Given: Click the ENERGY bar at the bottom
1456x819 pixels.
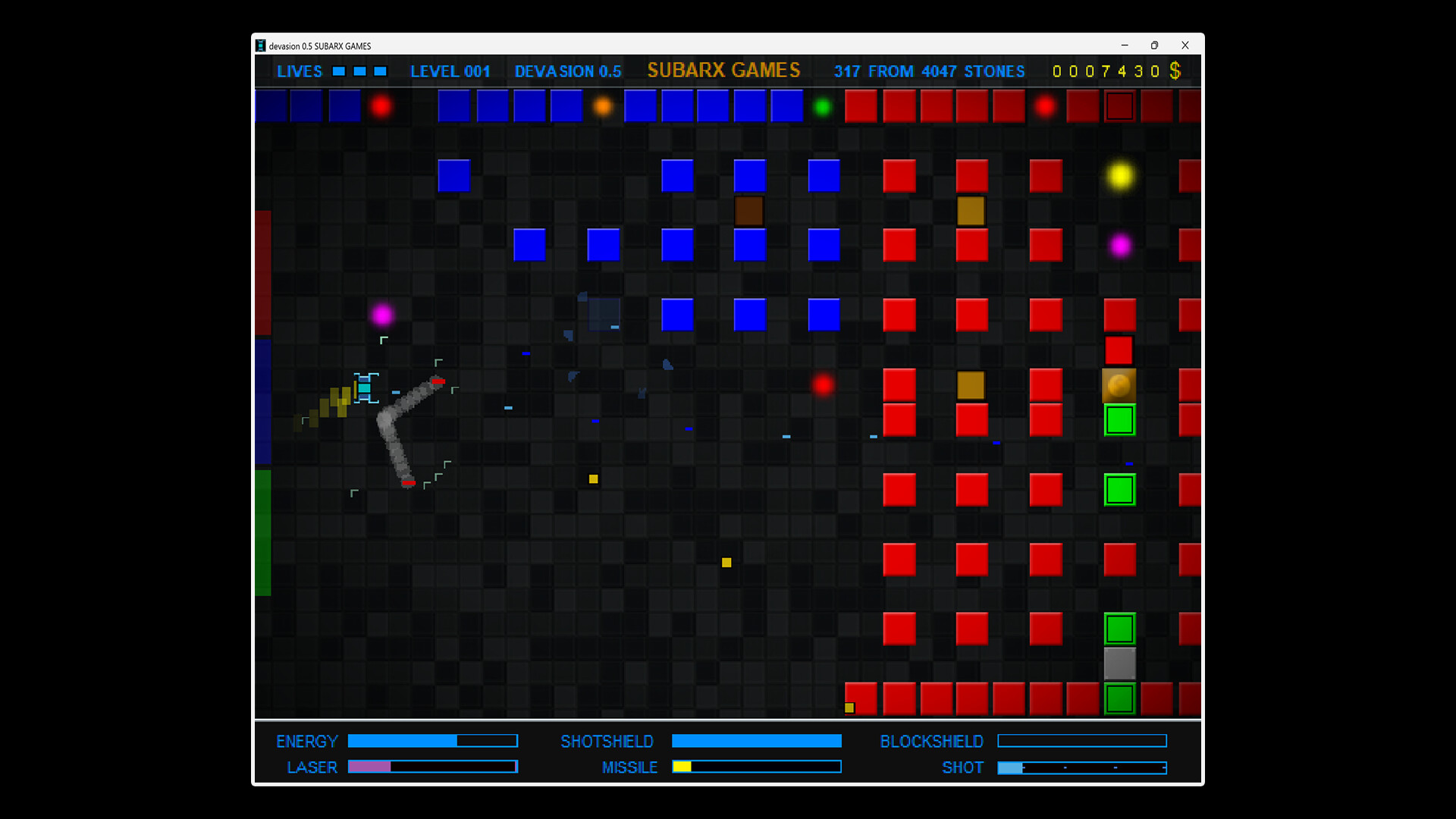Looking at the screenshot, I should [432, 741].
